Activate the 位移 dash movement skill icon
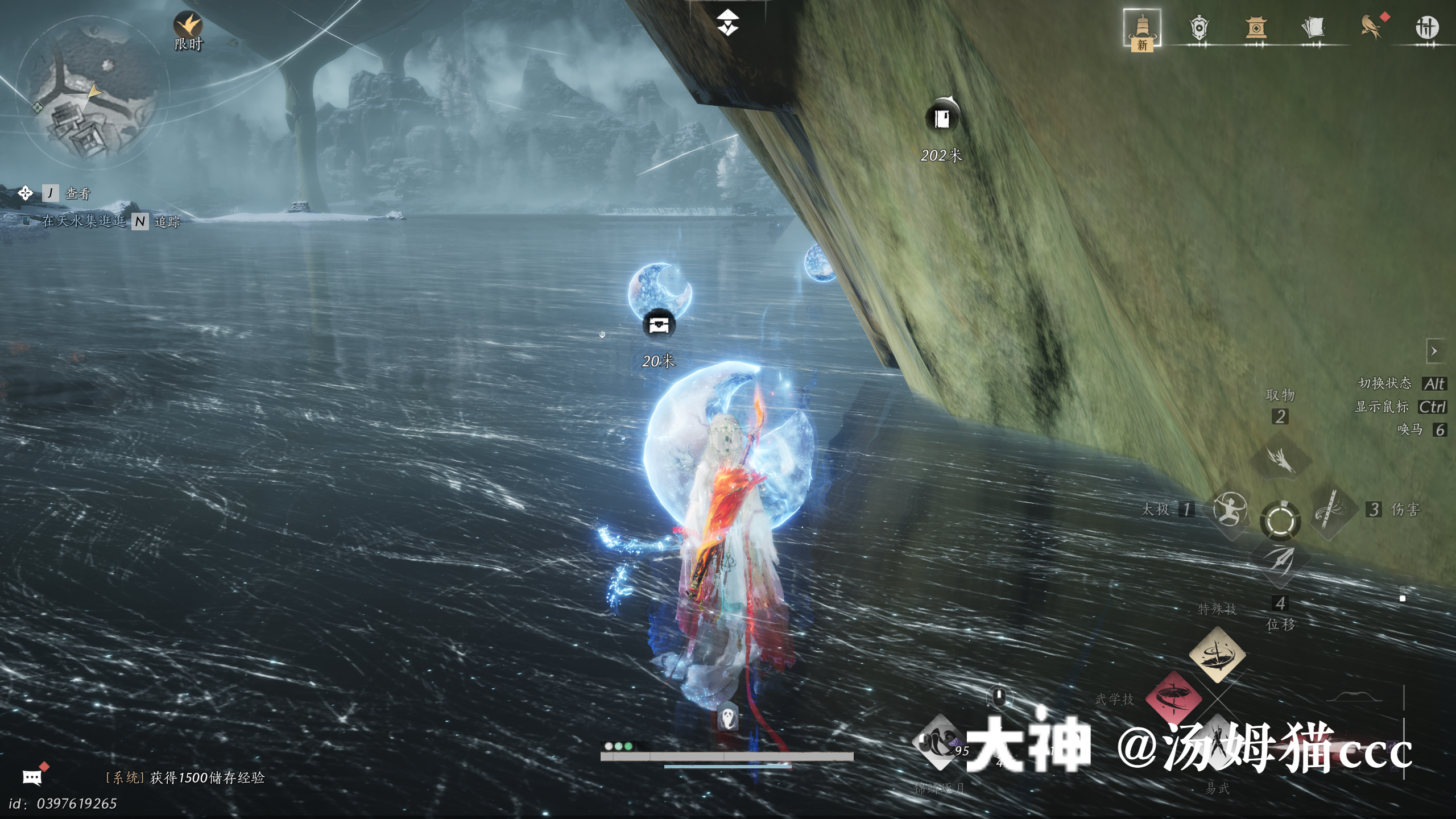 1280,560
